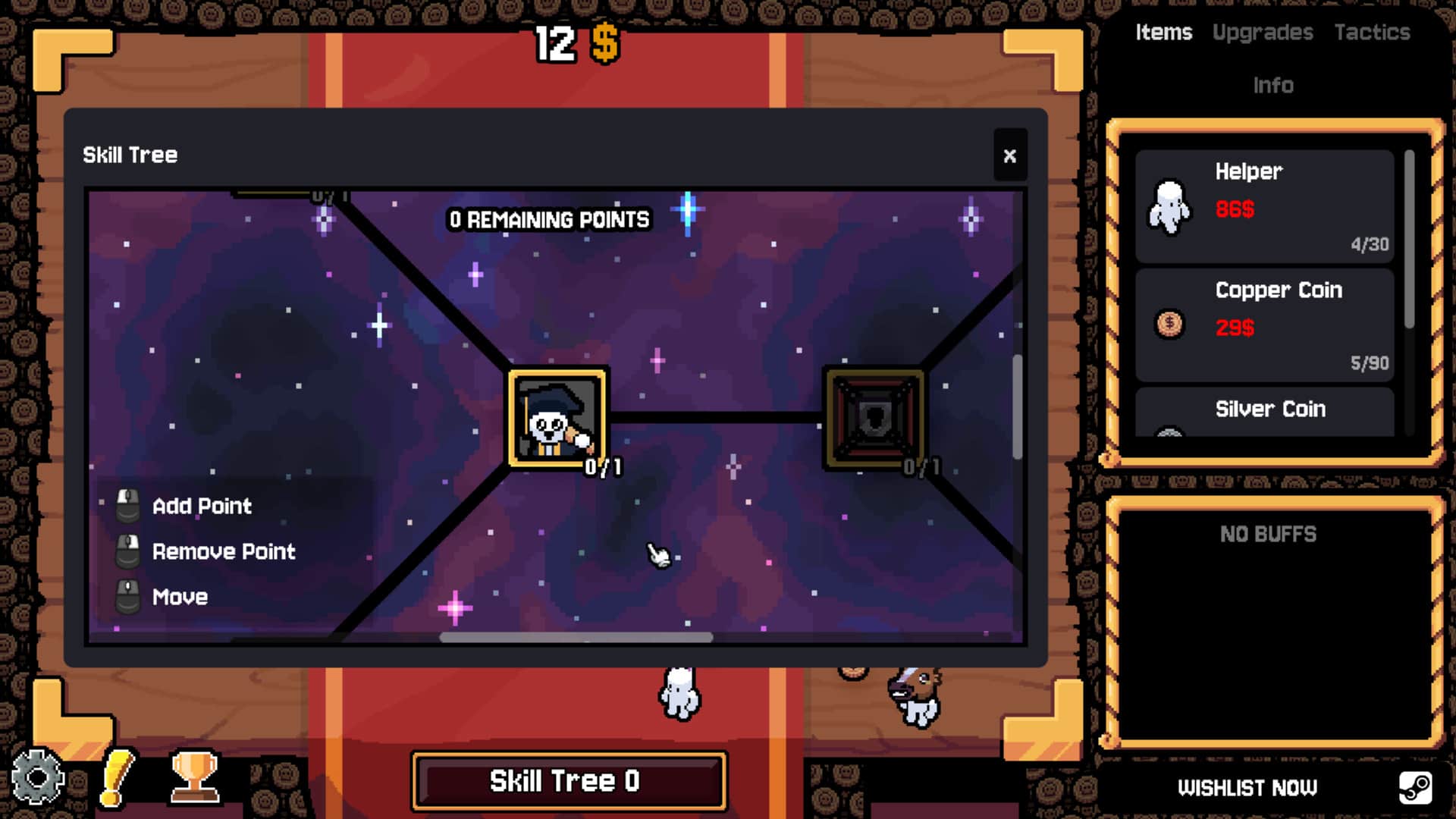
Task: Switch to the Upgrades tab
Action: coord(1263,32)
